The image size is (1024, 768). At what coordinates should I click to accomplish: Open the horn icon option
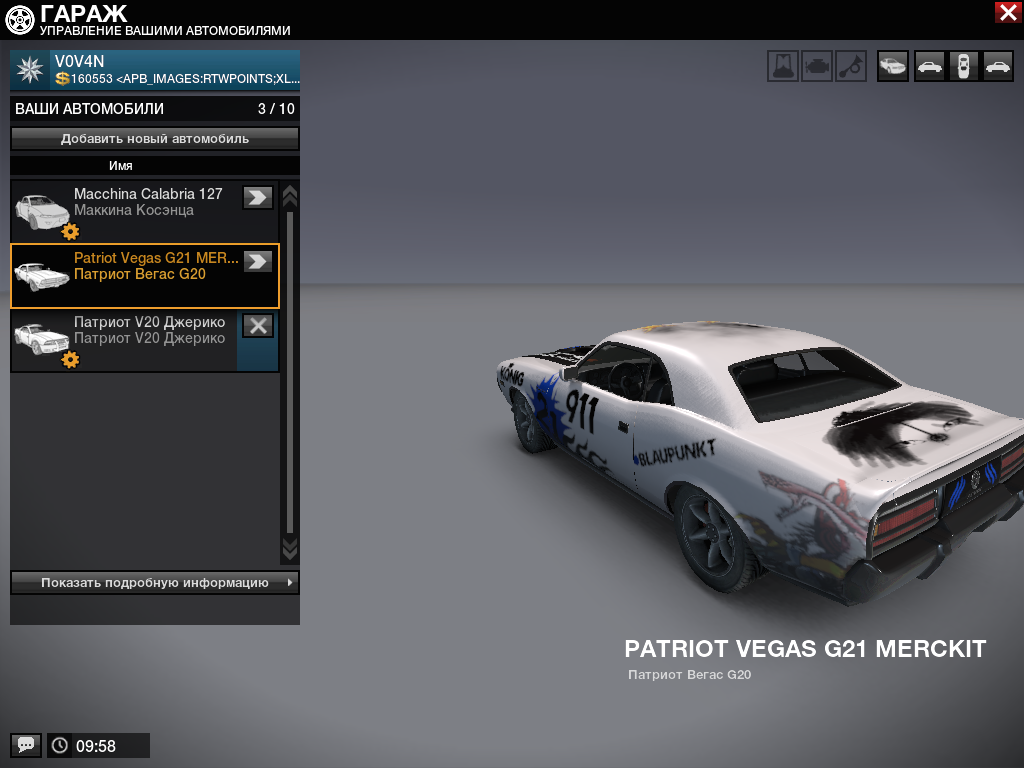click(851, 66)
